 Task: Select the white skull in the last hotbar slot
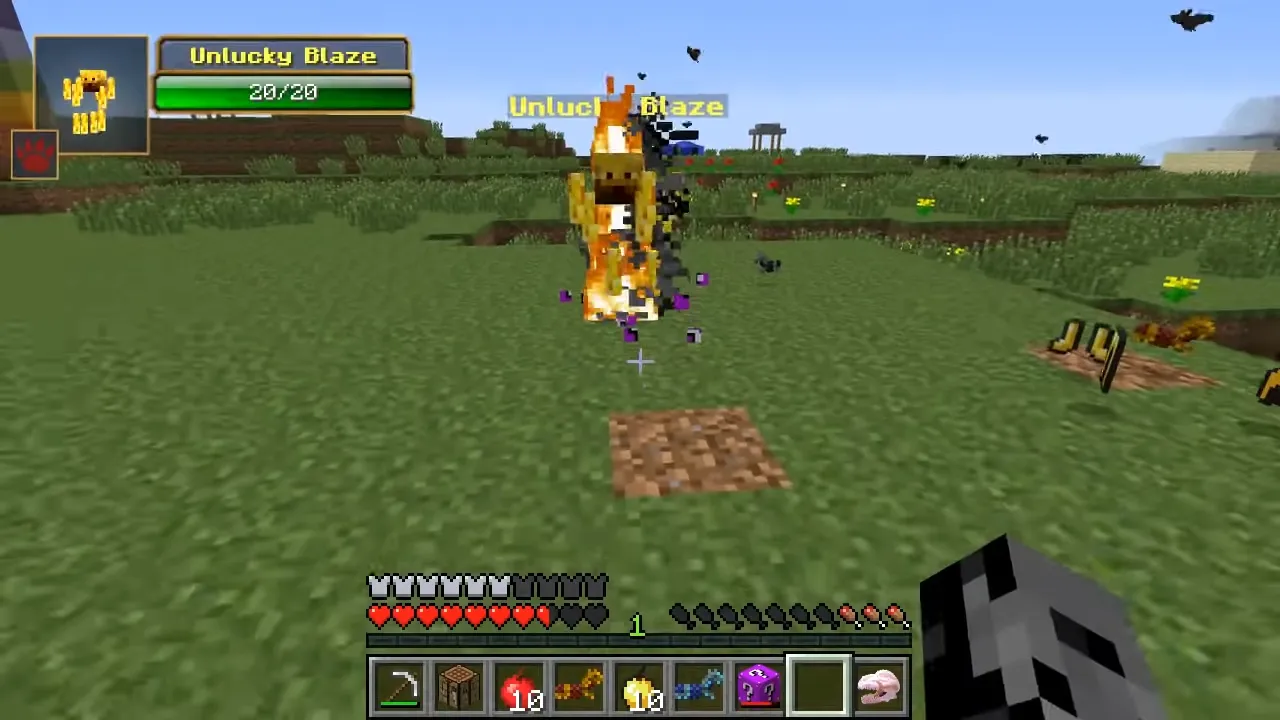878,684
